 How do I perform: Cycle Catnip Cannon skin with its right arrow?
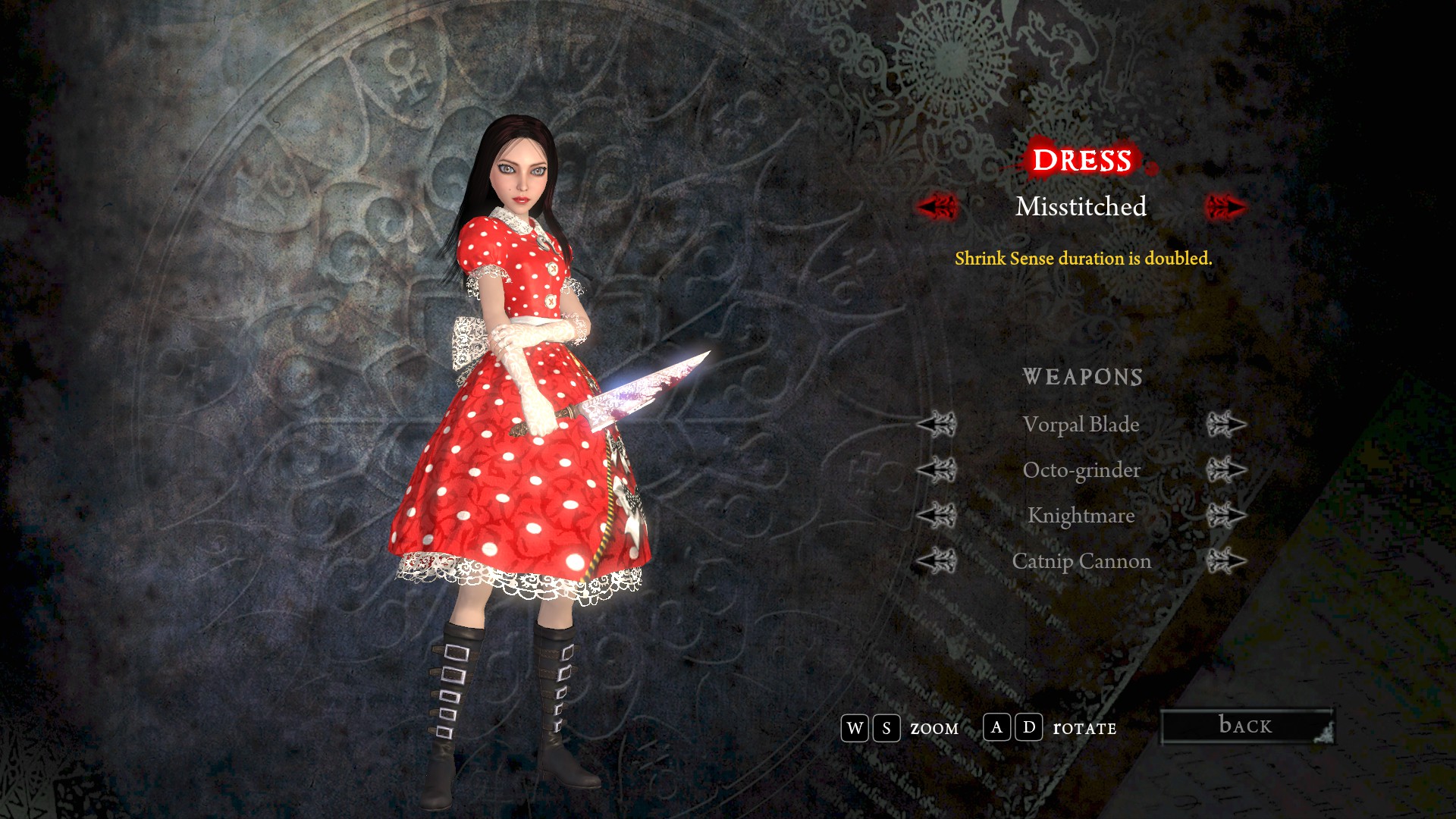(x=1225, y=561)
